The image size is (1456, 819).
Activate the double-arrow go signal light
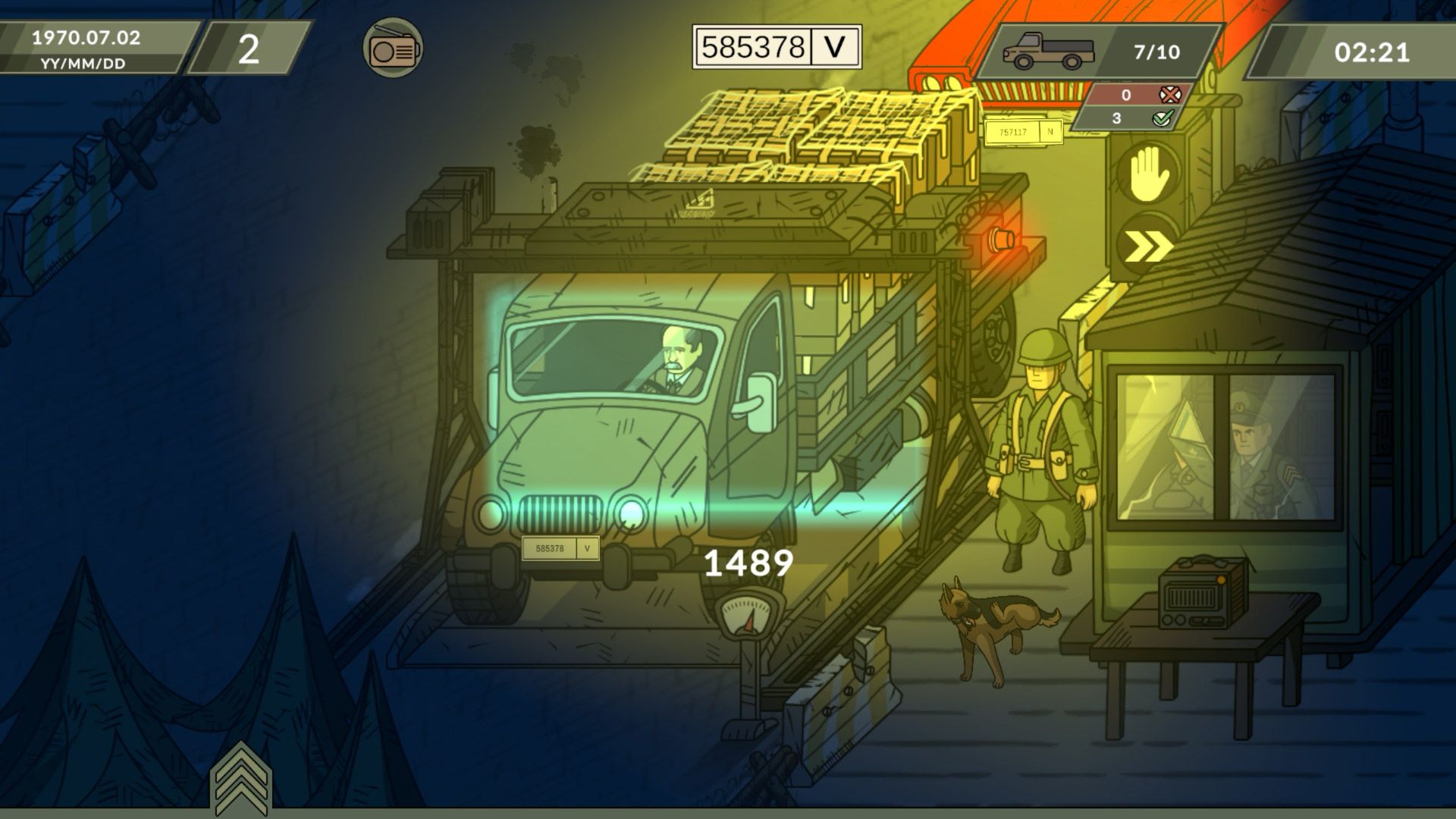[x=1146, y=246]
